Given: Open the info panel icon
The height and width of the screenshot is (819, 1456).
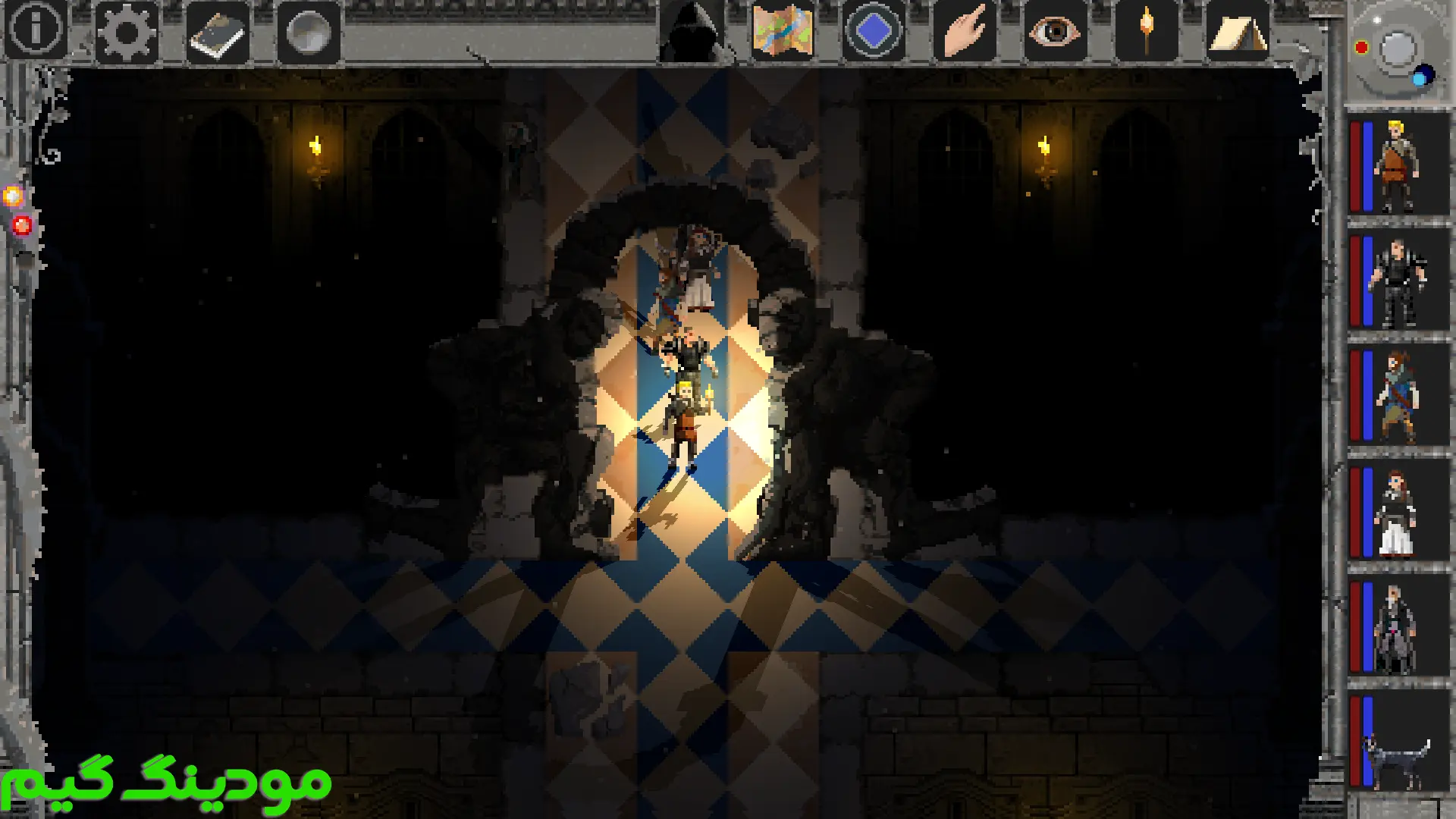Looking at the screenshot, I should (36, 30).
